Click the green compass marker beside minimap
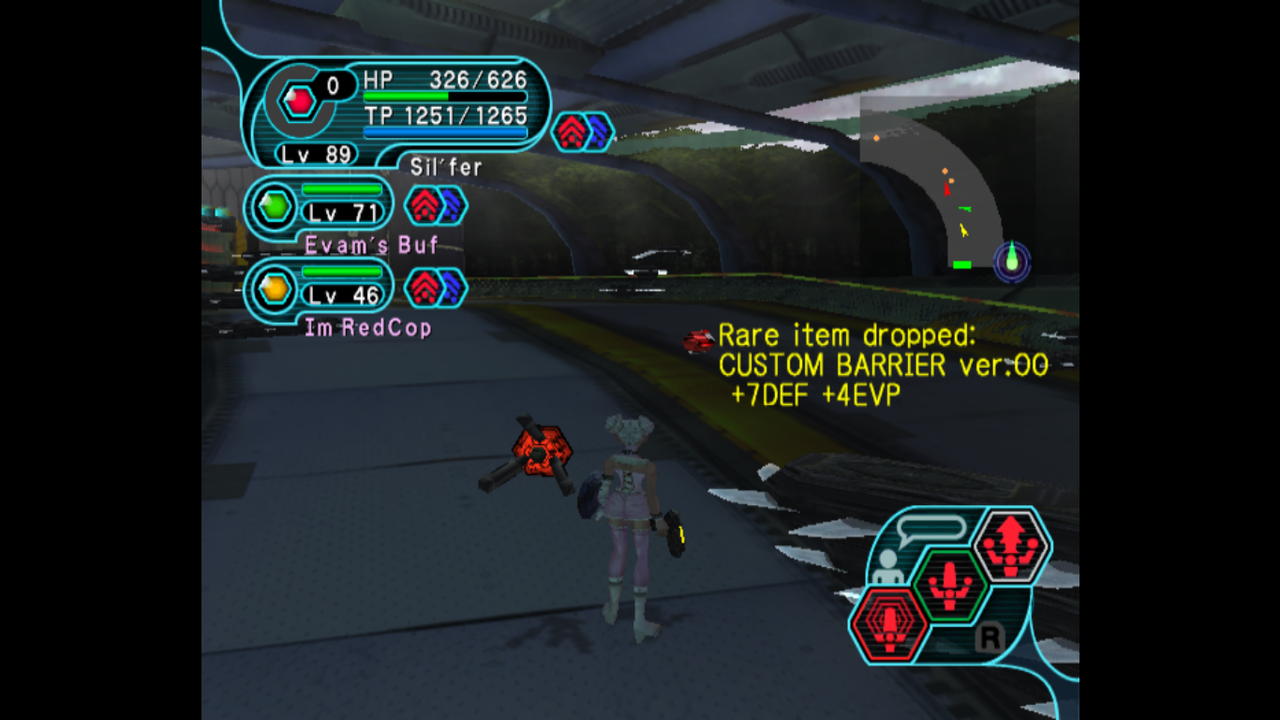The image size is (1280, 720). [x=1012, y=261]
